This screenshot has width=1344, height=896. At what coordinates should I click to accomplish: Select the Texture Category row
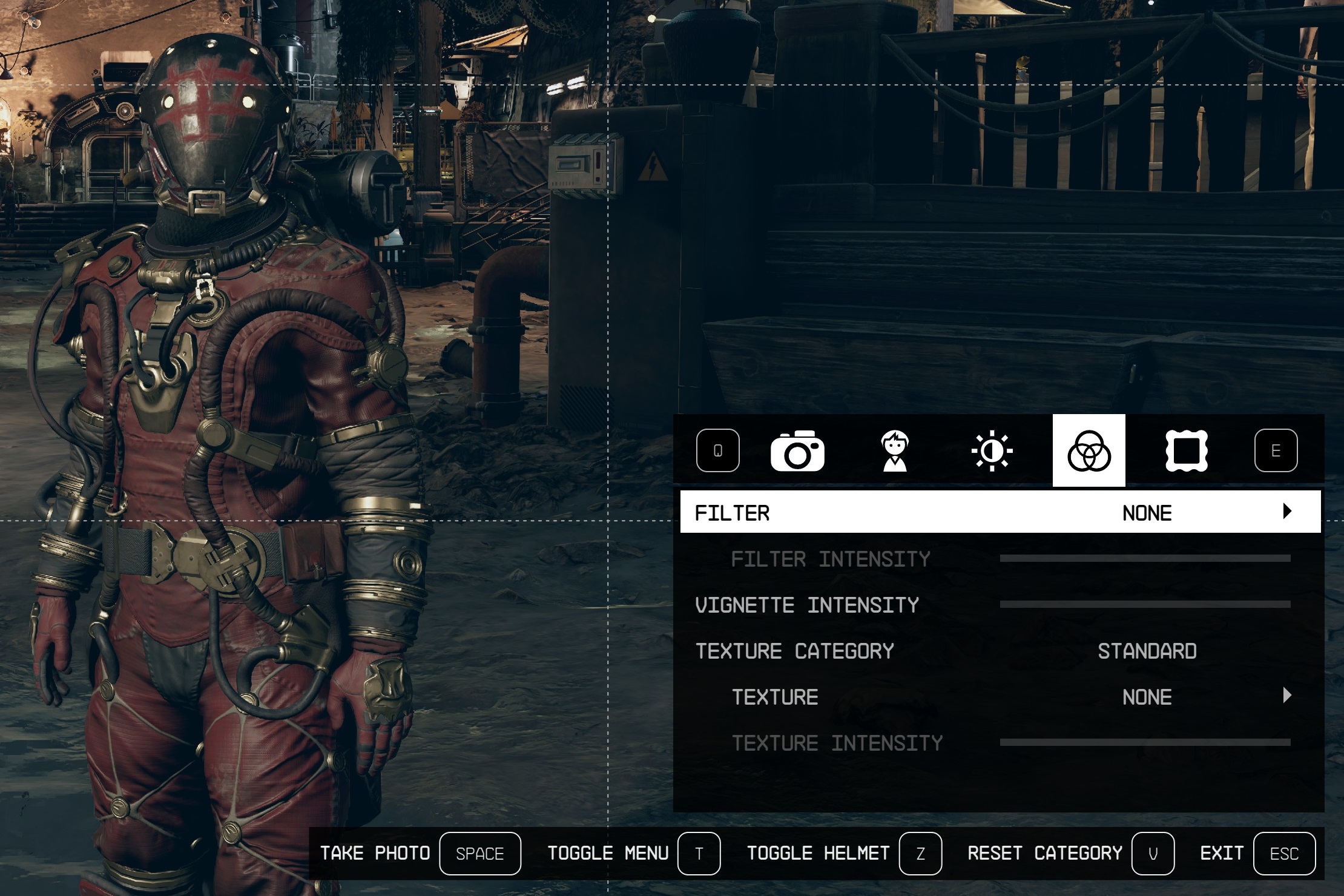(x=1000, y=651)
